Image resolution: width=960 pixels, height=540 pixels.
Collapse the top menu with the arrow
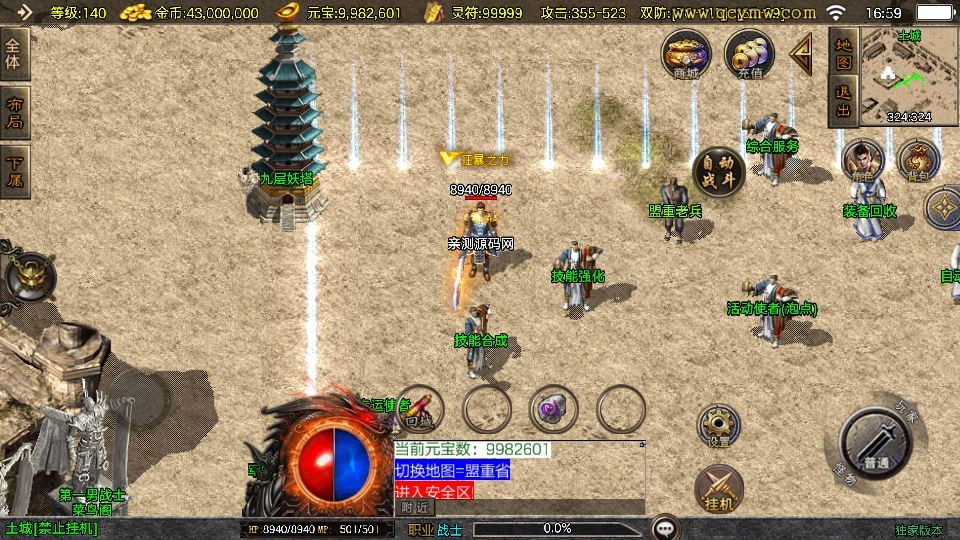coord(801,54)
